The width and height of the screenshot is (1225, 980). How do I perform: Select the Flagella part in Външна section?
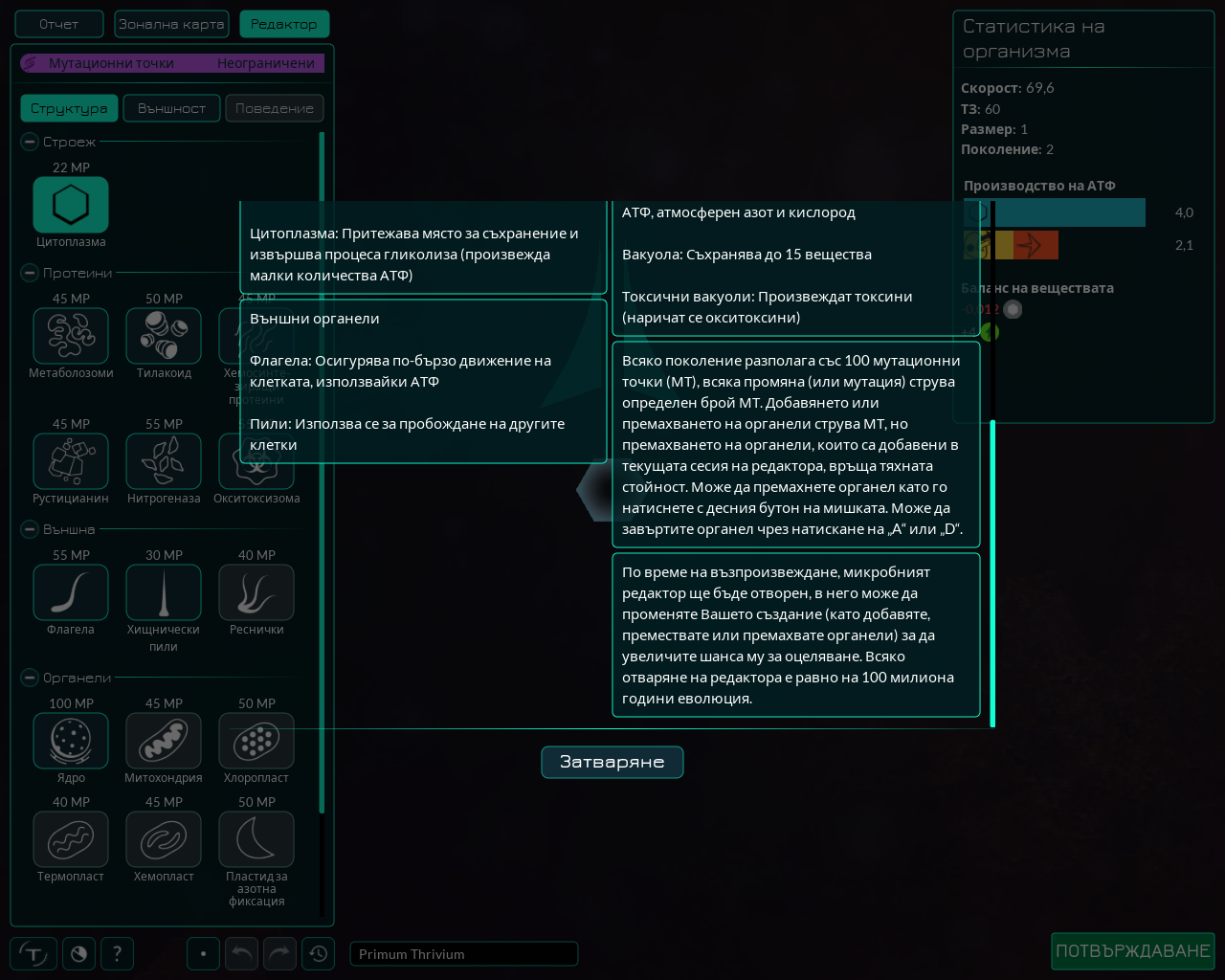pos(70,591)
